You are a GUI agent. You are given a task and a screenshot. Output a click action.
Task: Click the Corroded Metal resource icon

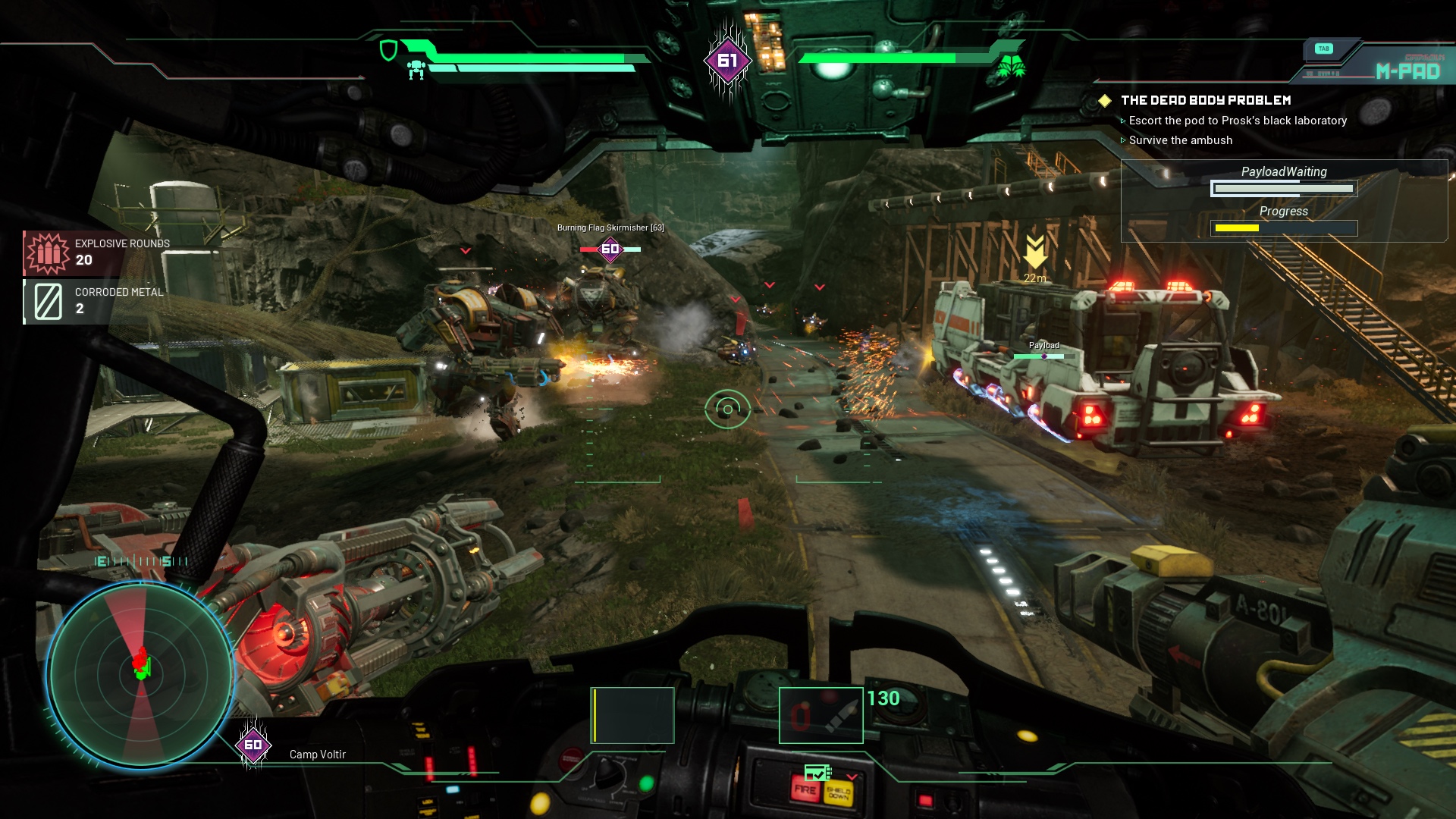click(49, 302)
